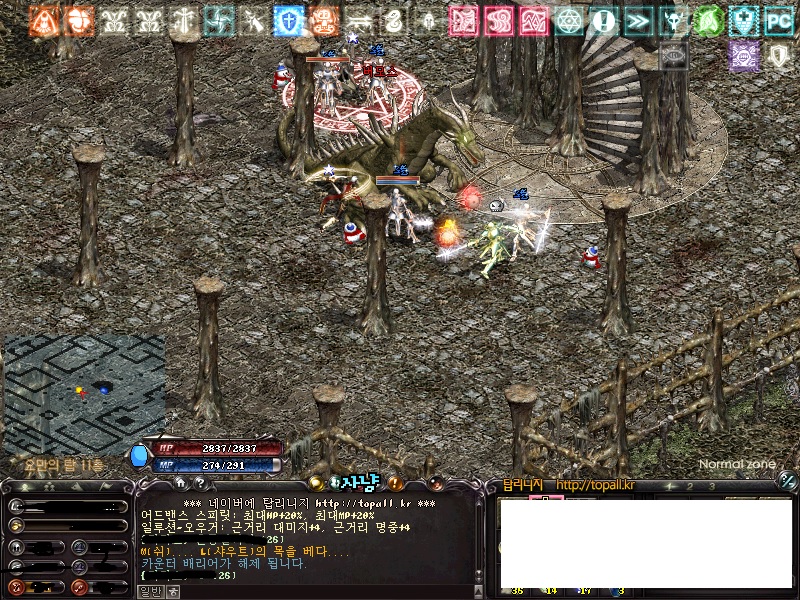
Task: Switch to hotbar page 3
Action: point(712,486)
